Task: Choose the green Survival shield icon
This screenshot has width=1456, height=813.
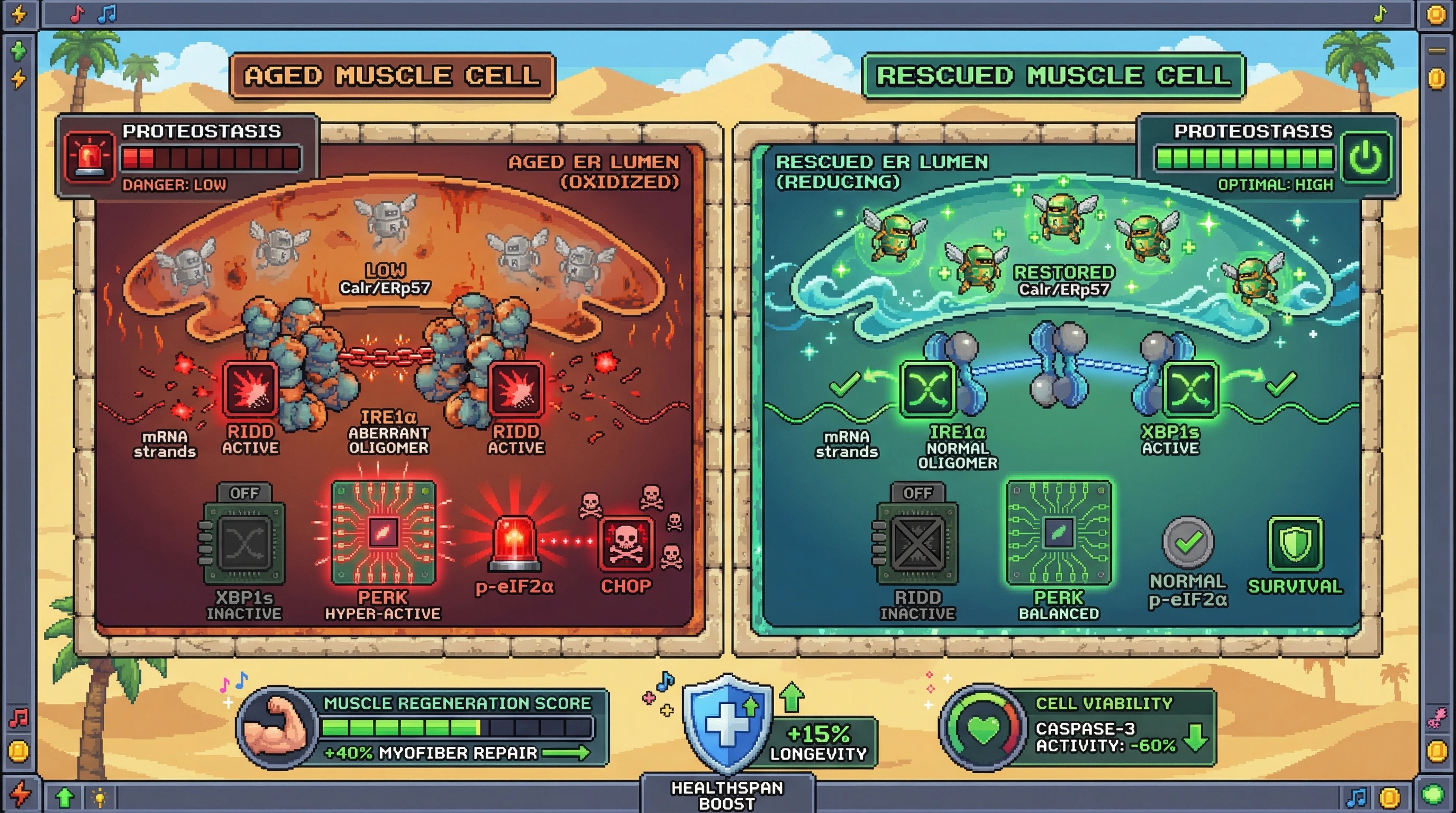Action: click(1295, 544)
